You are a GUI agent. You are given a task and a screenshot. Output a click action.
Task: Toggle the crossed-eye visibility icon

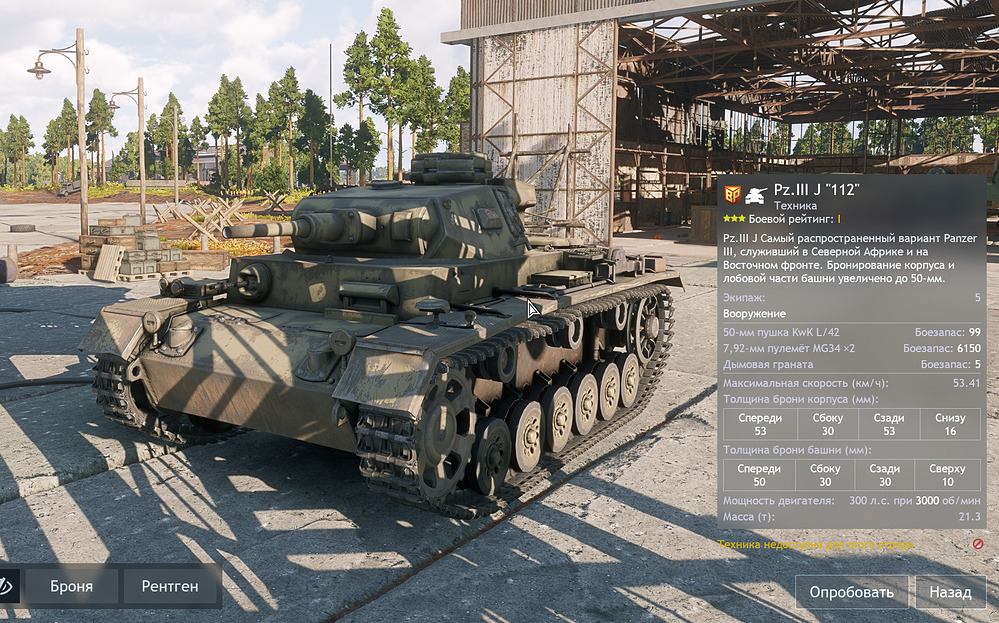coord(7,587)
